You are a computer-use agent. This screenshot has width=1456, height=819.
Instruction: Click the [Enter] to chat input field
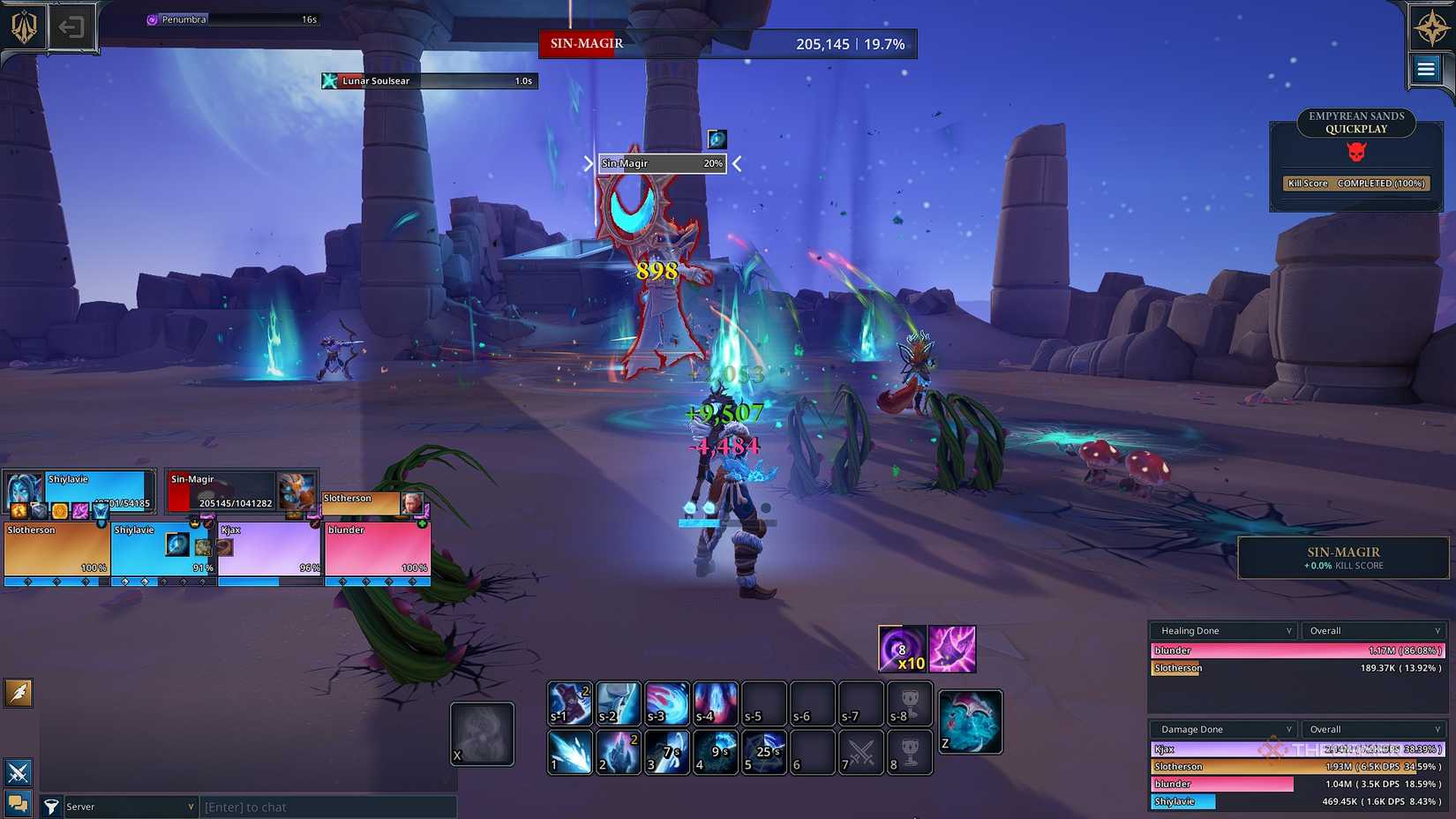click(326, 806)
